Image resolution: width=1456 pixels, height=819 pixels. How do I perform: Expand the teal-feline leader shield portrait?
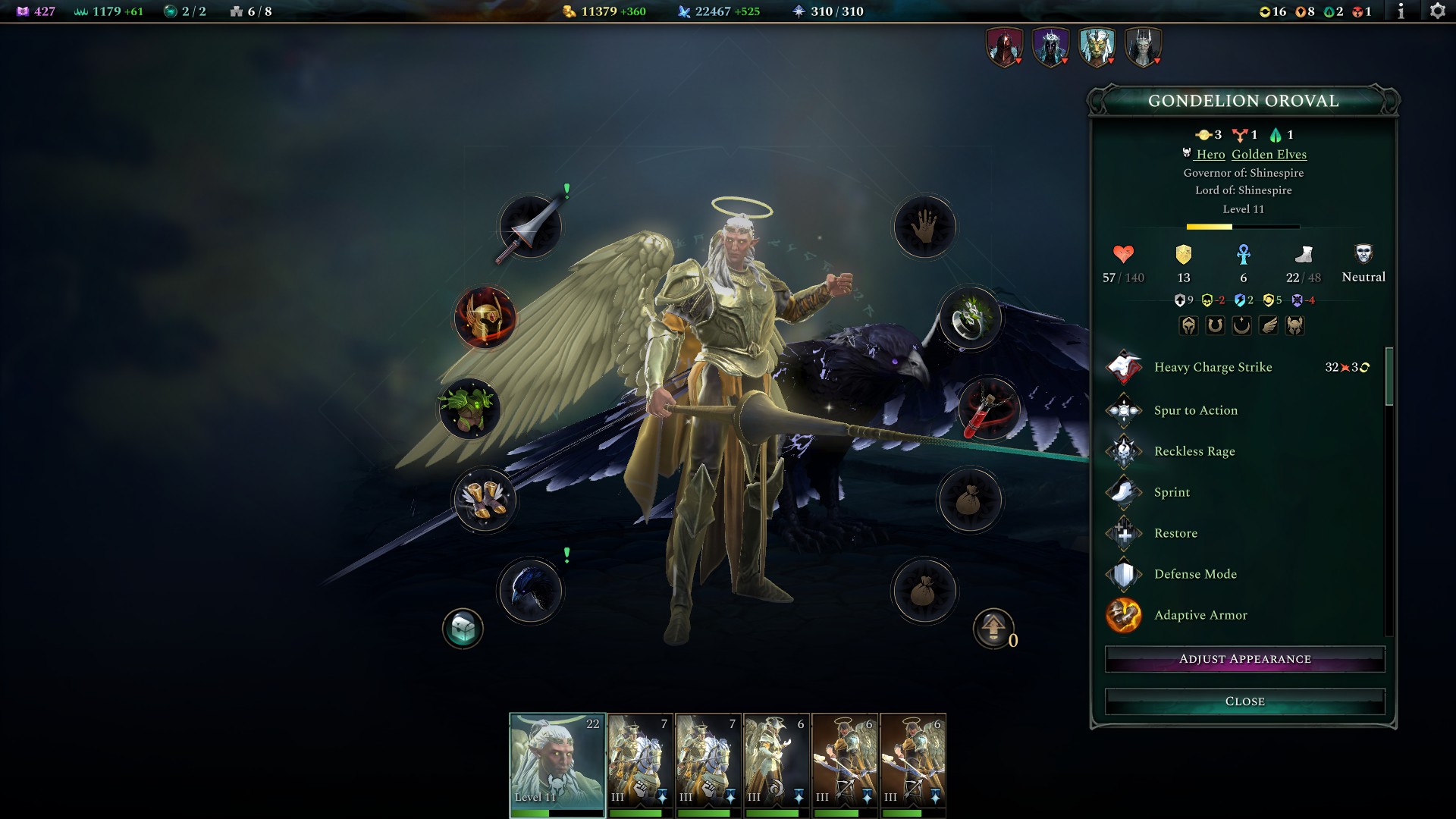[x=1095, y=45]
